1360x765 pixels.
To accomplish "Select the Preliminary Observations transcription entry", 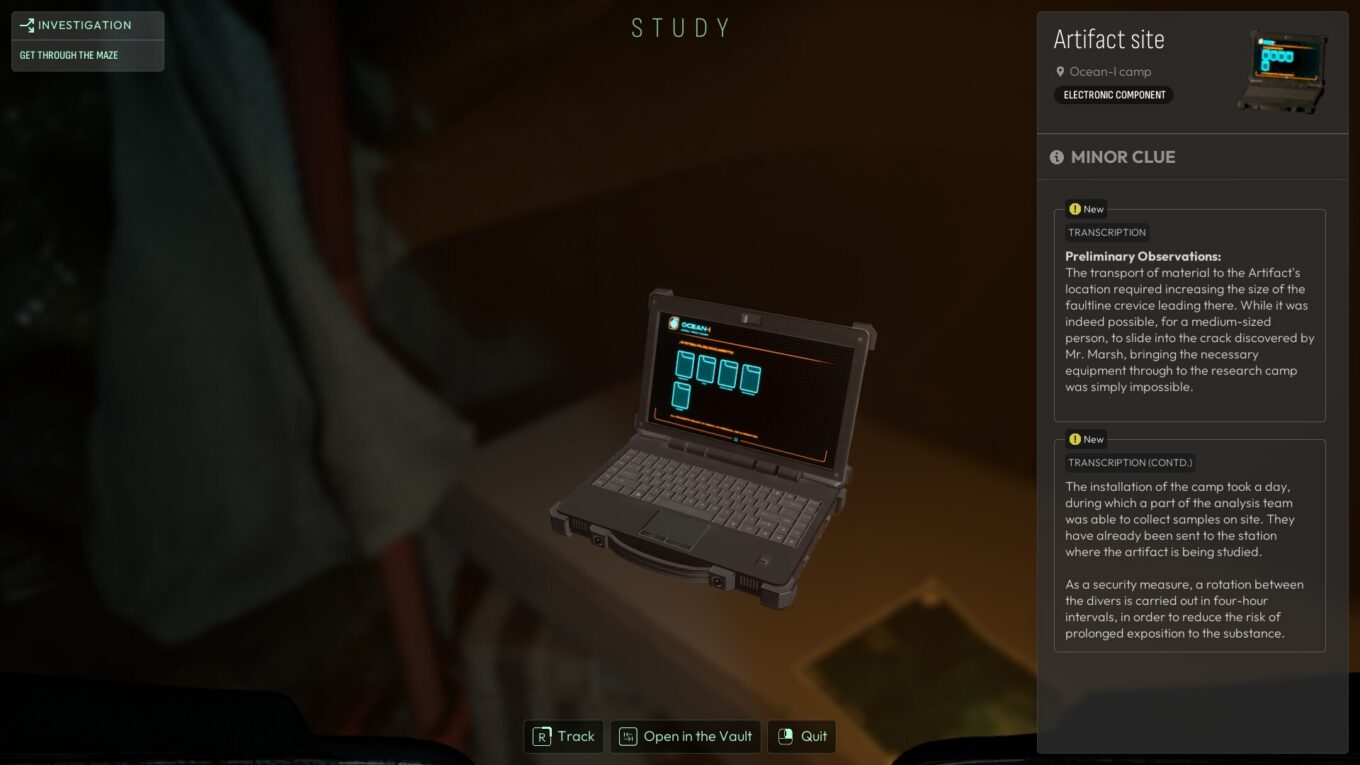I will [x=1189, y=315].
